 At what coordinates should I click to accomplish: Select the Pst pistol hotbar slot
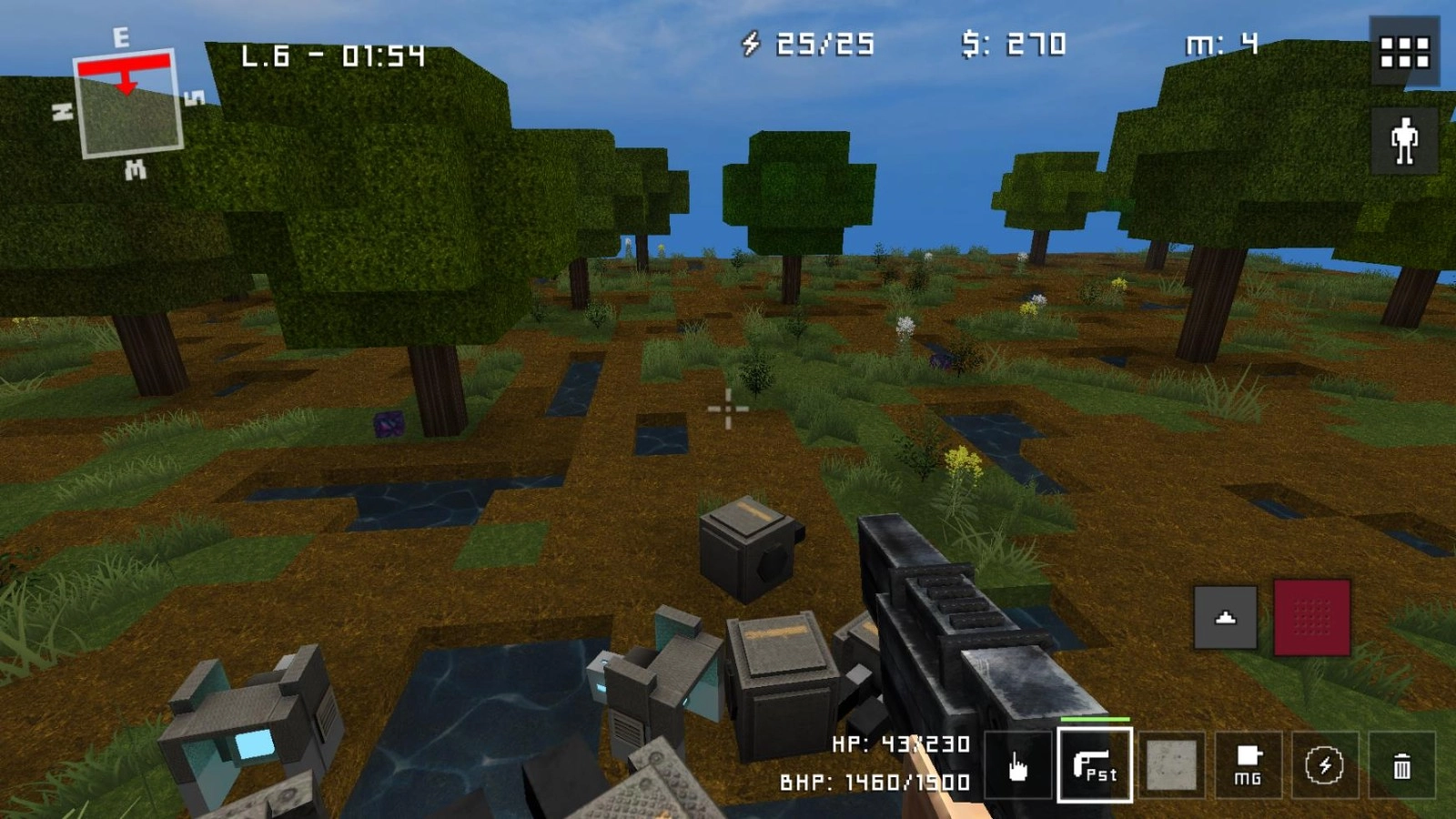[1095, 767]
